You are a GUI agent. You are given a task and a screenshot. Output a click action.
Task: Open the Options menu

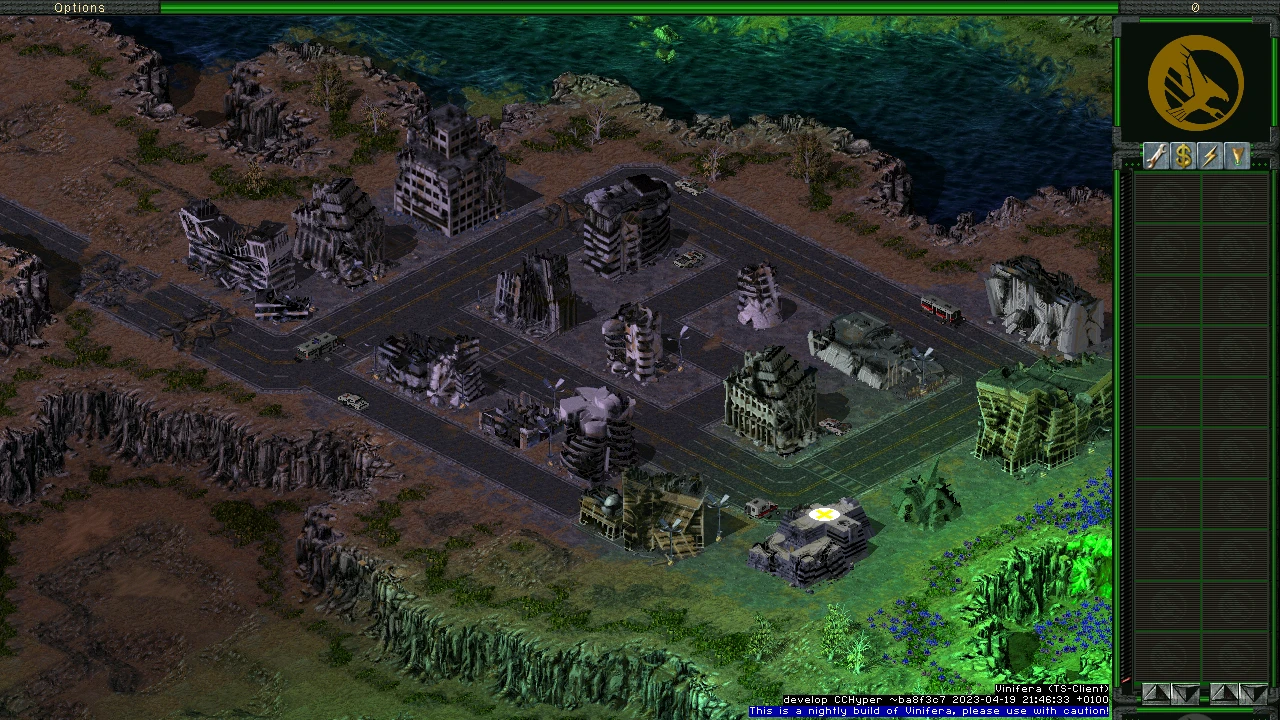[x=79, y=8]
